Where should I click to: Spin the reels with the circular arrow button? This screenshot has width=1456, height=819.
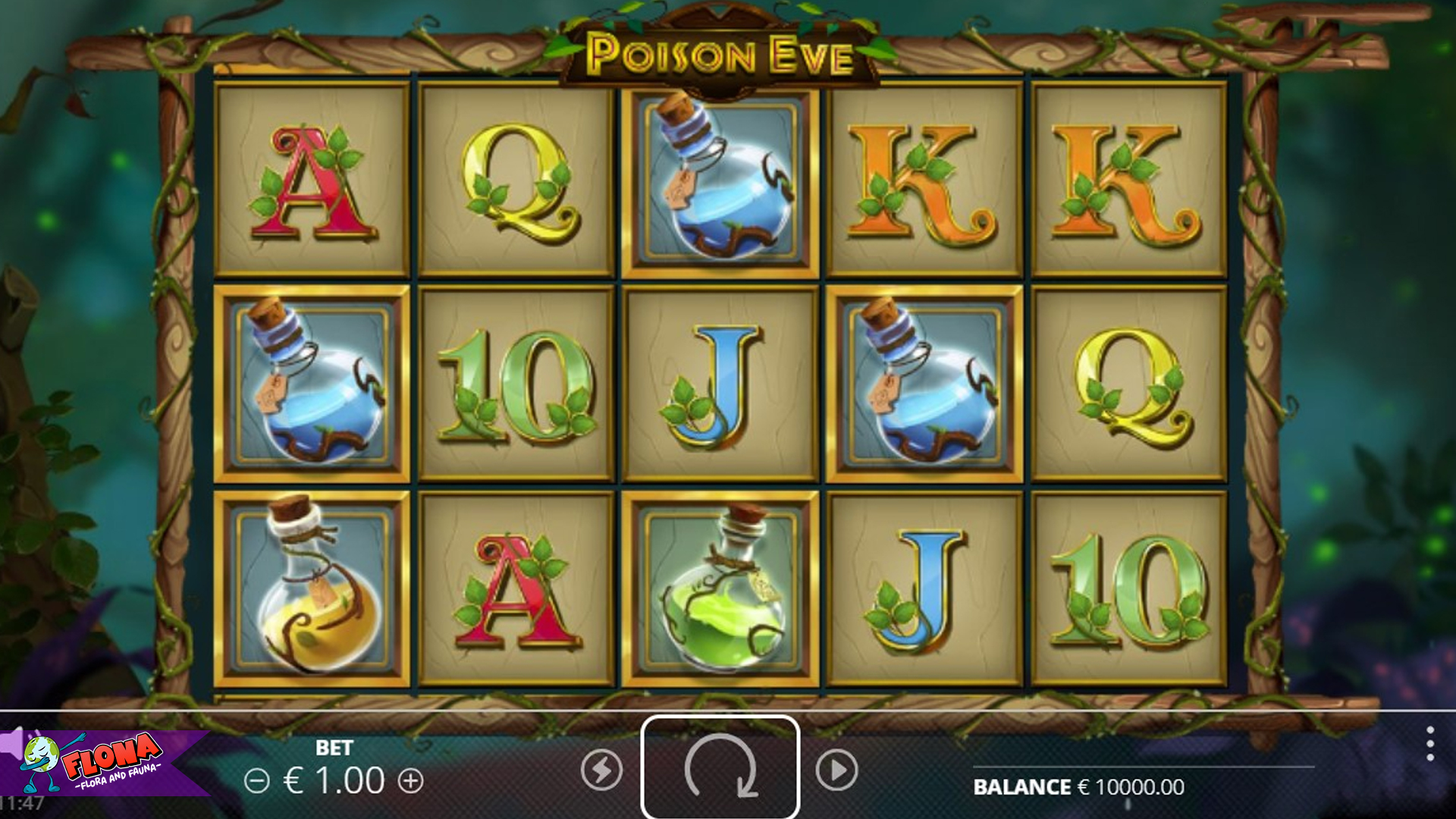pos(720,767)
